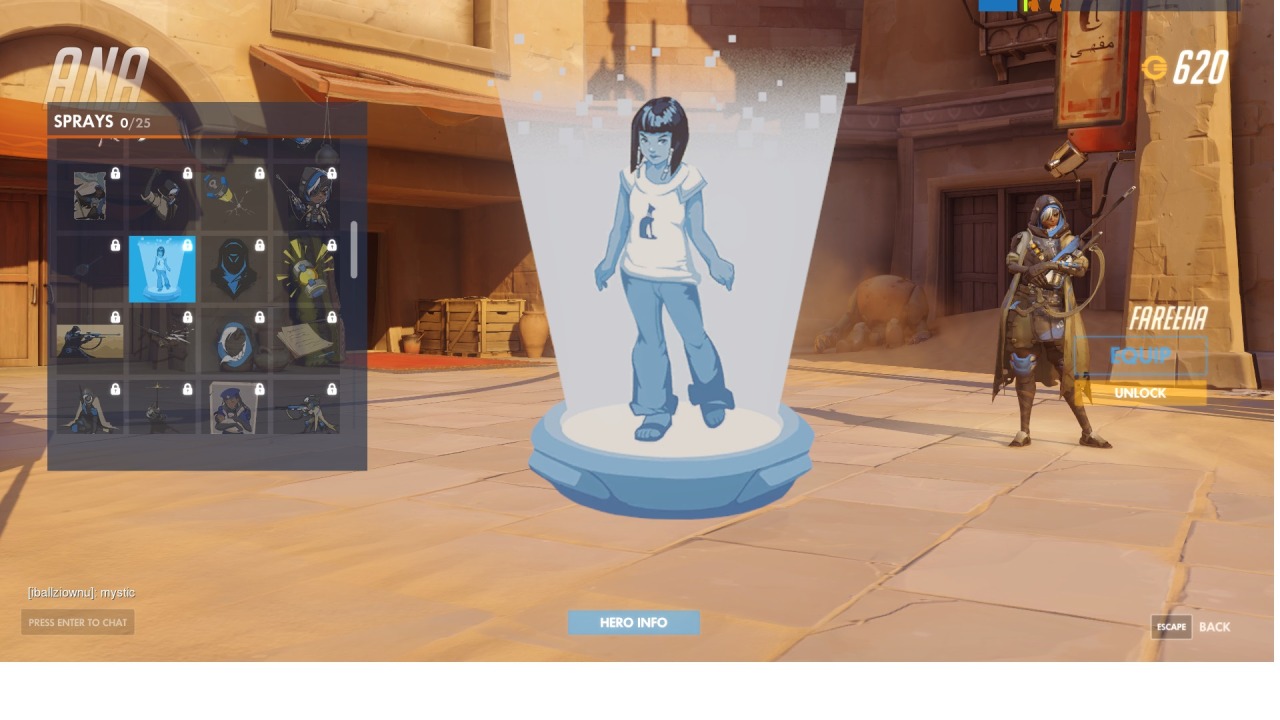Choose the paper letter spray
Image resolution: width=1280 pixels, height=720 pixels.
pyautogui.click(x=306, y=341)
